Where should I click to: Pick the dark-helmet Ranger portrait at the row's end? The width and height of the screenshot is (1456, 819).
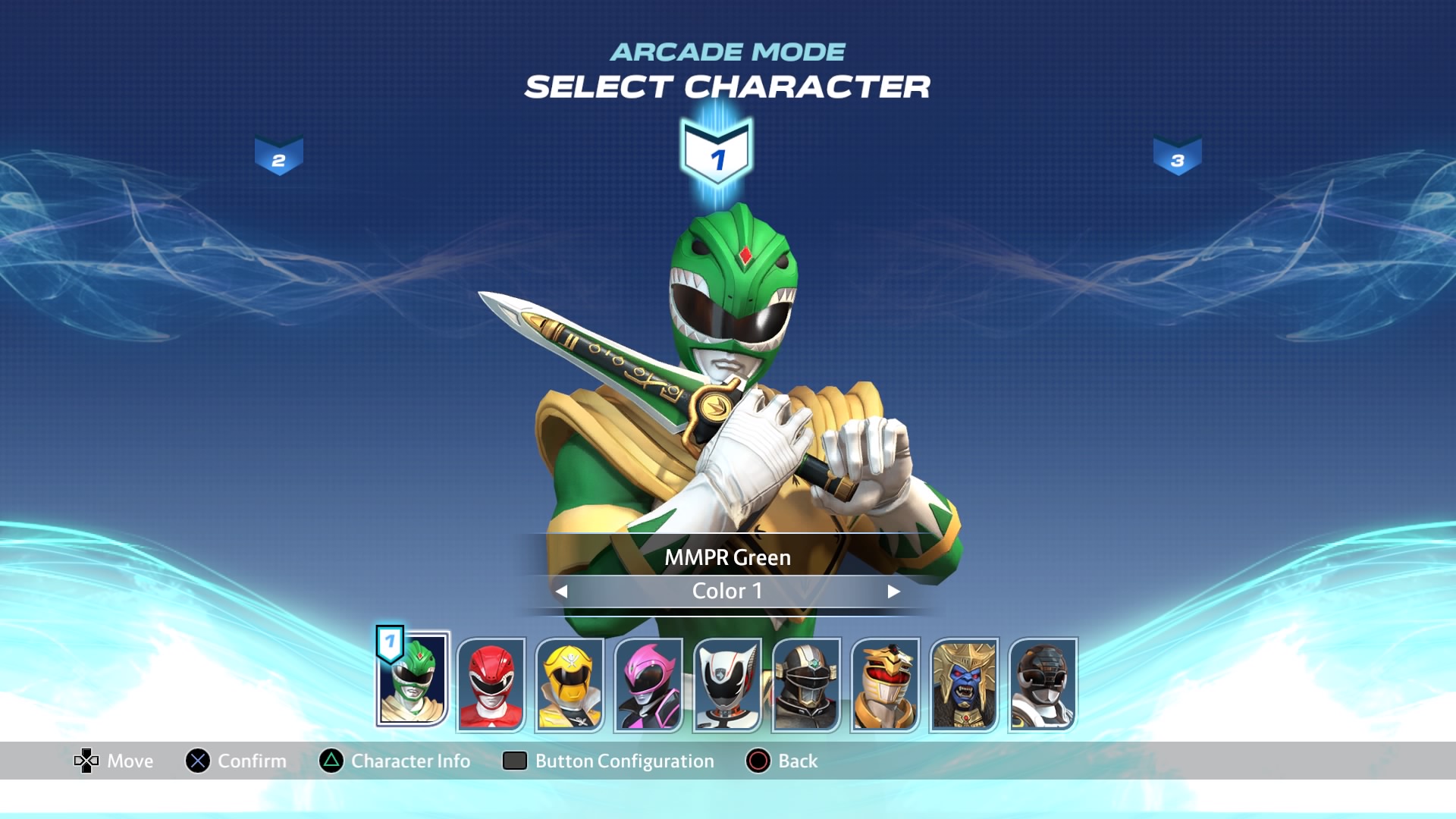click(x=1043, y=685)
